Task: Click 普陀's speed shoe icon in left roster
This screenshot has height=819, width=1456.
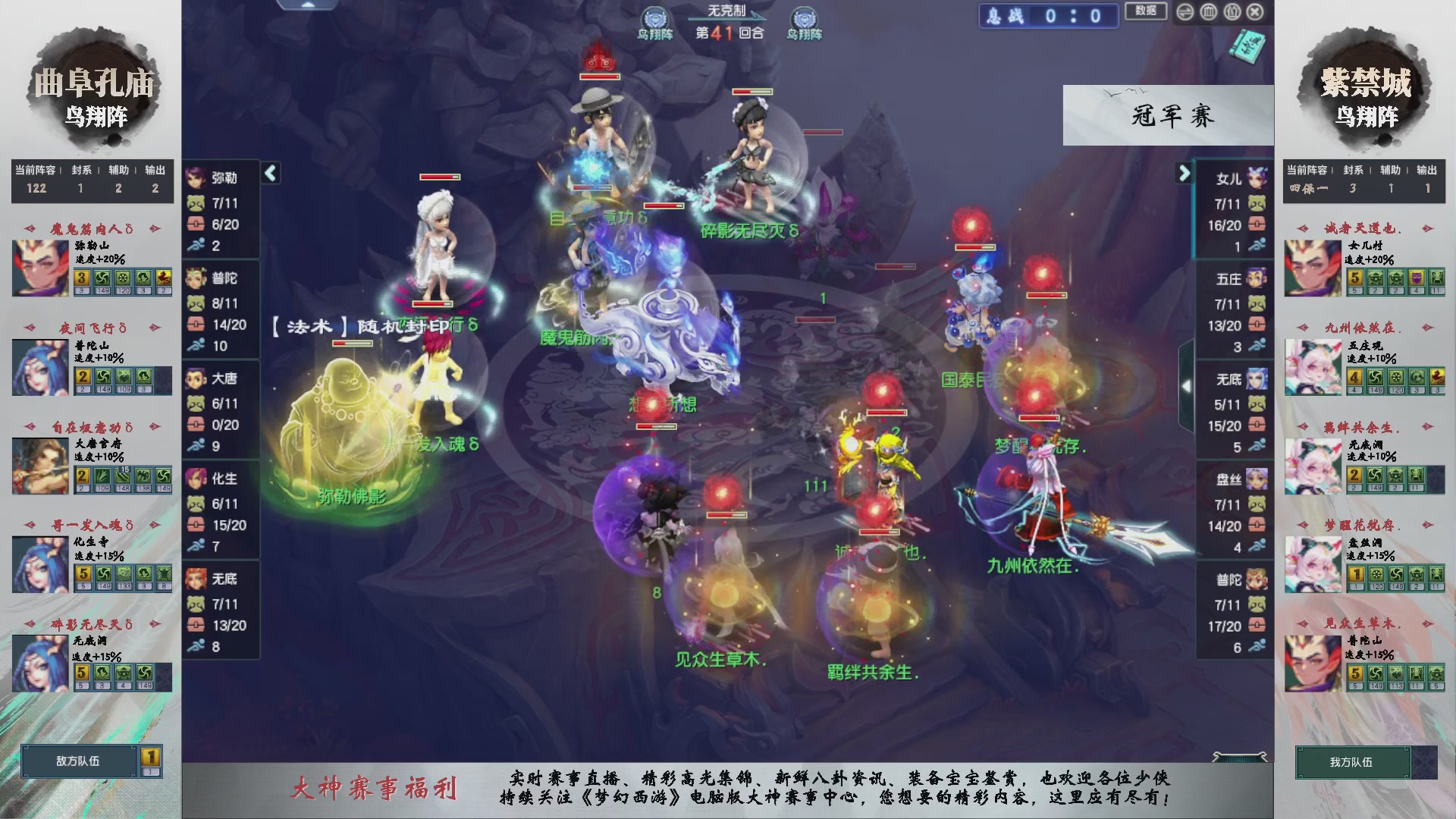Action: [196, 344]
